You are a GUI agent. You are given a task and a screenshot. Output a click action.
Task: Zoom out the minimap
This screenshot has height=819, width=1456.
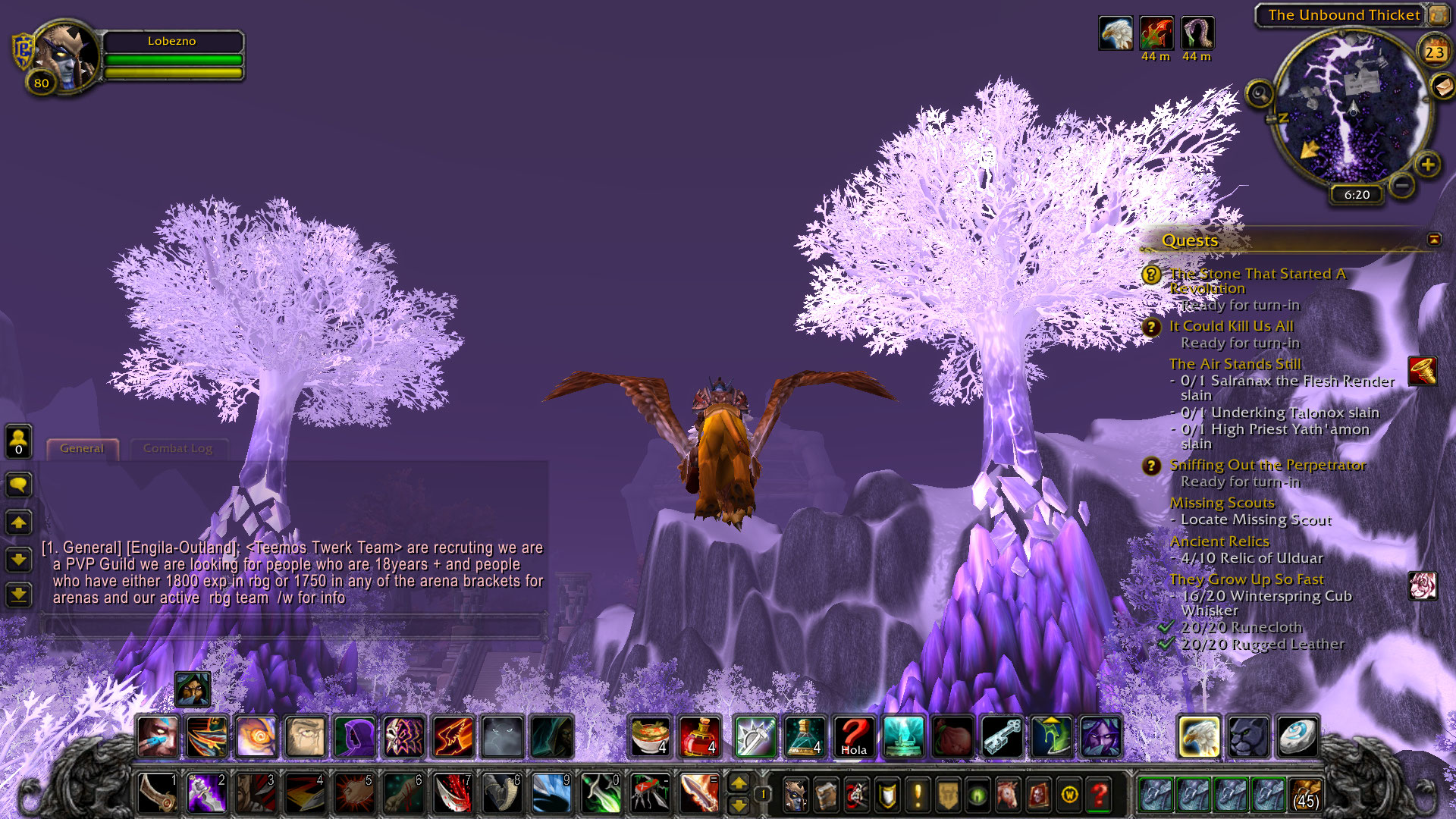(1402, 184)
